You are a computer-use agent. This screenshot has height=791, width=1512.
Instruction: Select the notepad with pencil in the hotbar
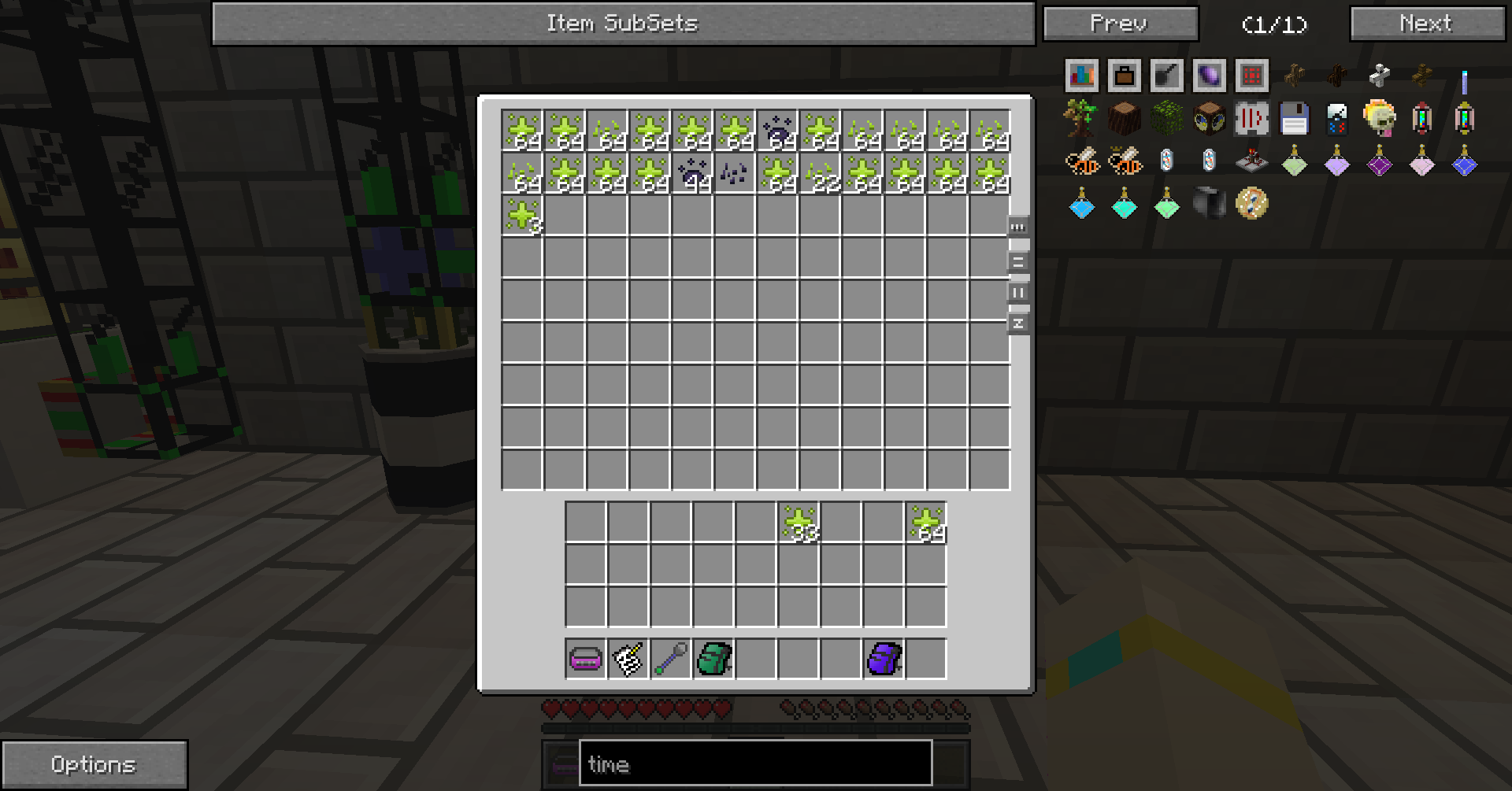click(x=628, y=659)
